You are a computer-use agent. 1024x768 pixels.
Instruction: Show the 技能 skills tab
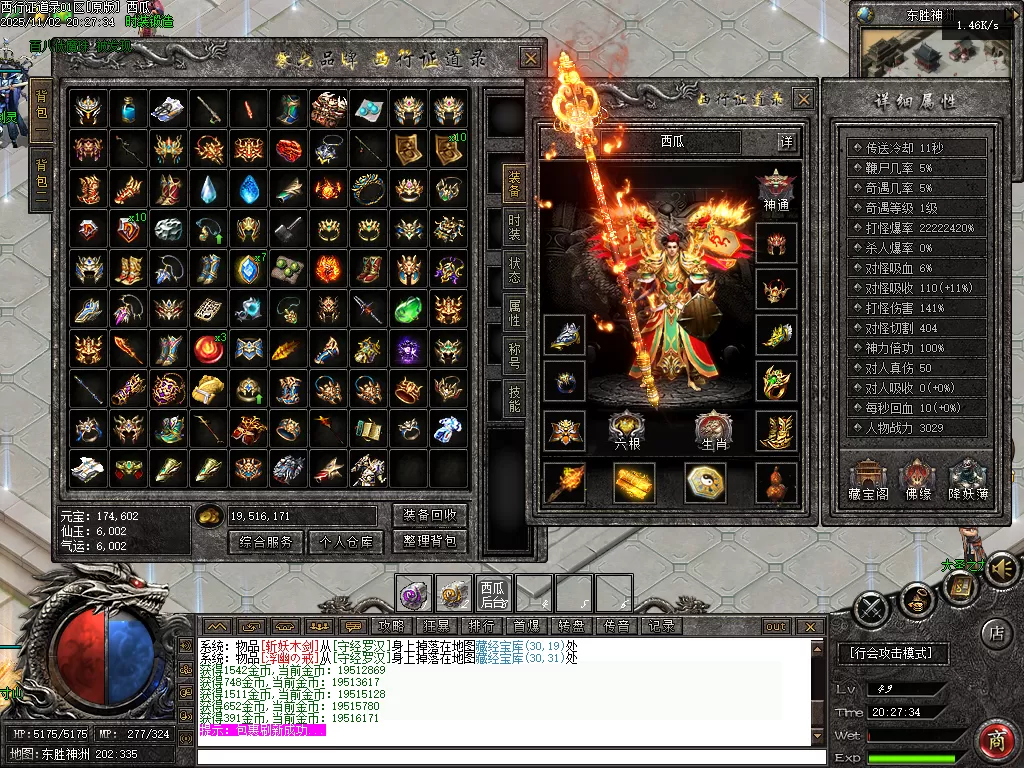point(514,398)
